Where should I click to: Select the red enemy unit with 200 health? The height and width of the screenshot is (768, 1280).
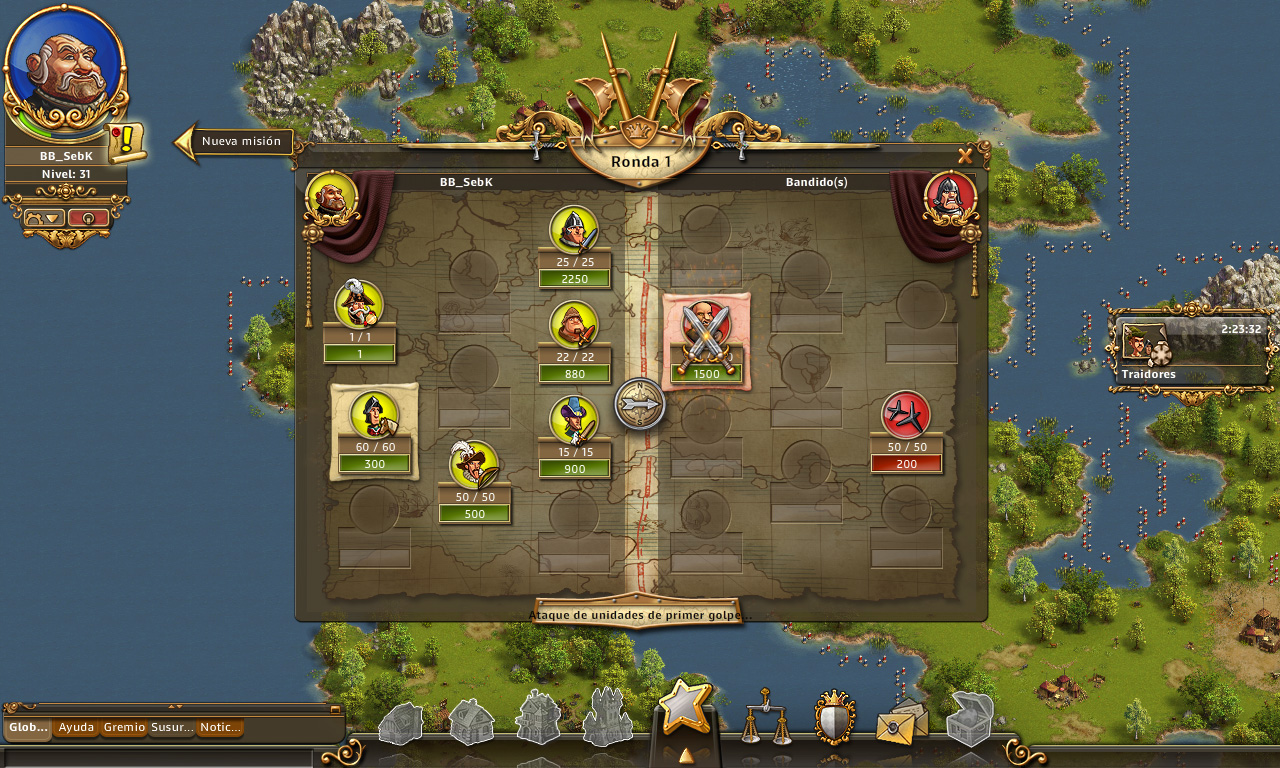(906, 415)
